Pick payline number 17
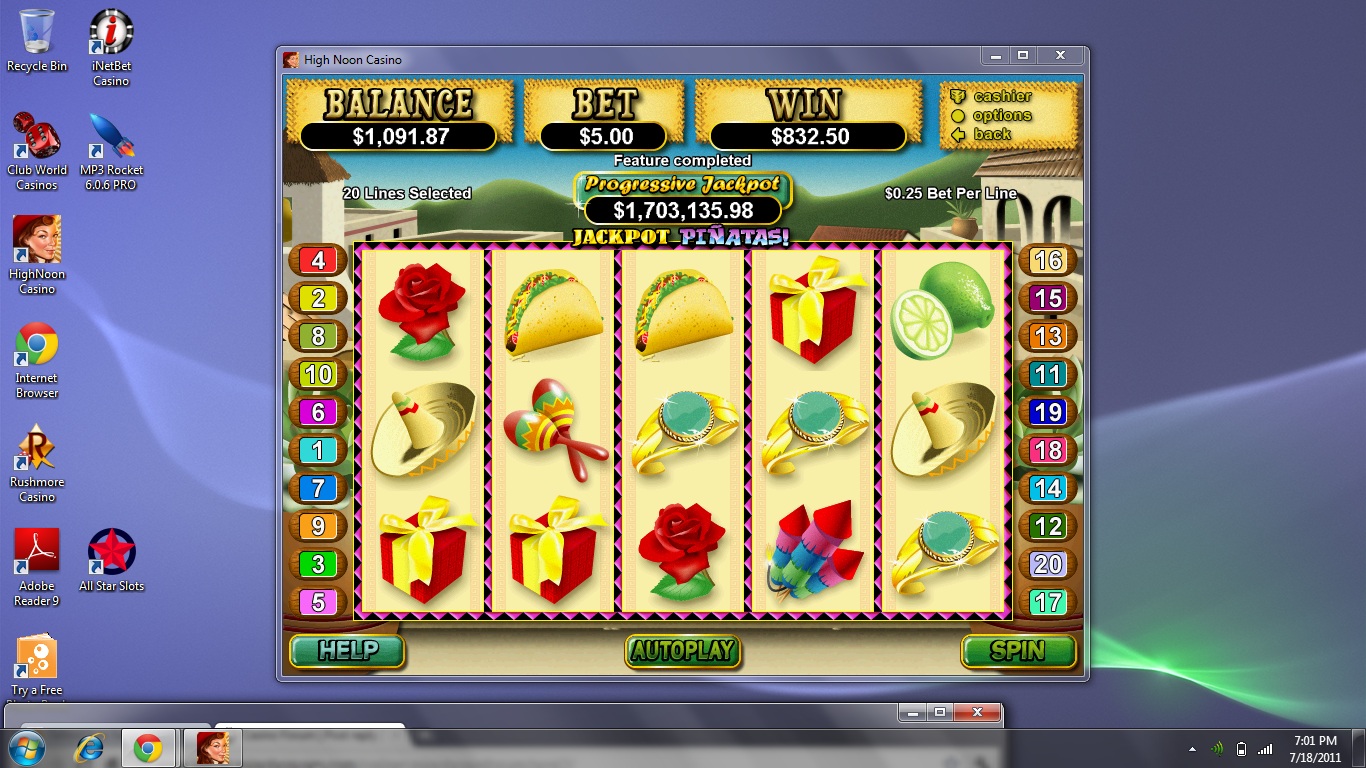 1047,603
